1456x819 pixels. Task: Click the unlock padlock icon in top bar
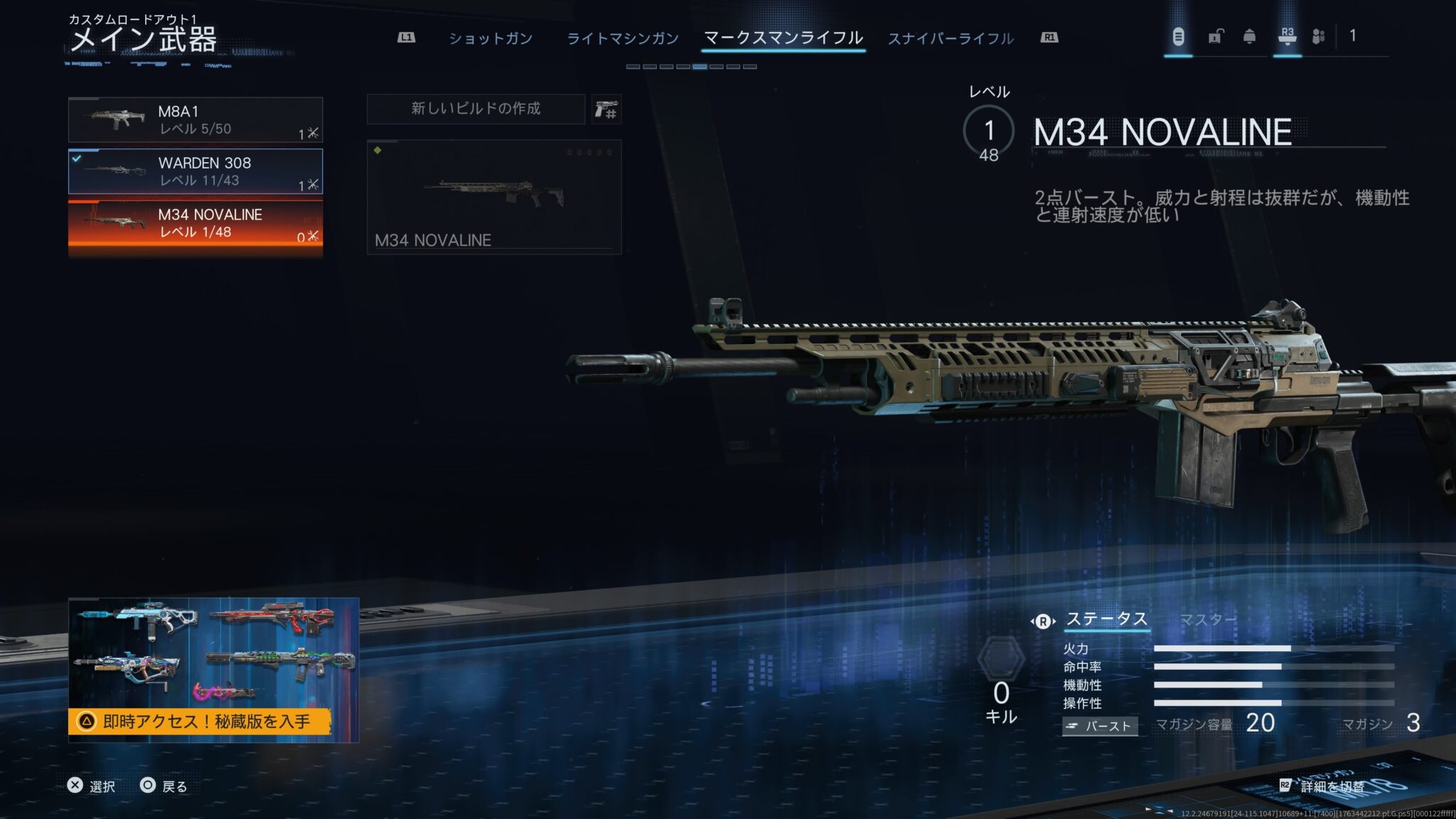[x=1214, y=37]
